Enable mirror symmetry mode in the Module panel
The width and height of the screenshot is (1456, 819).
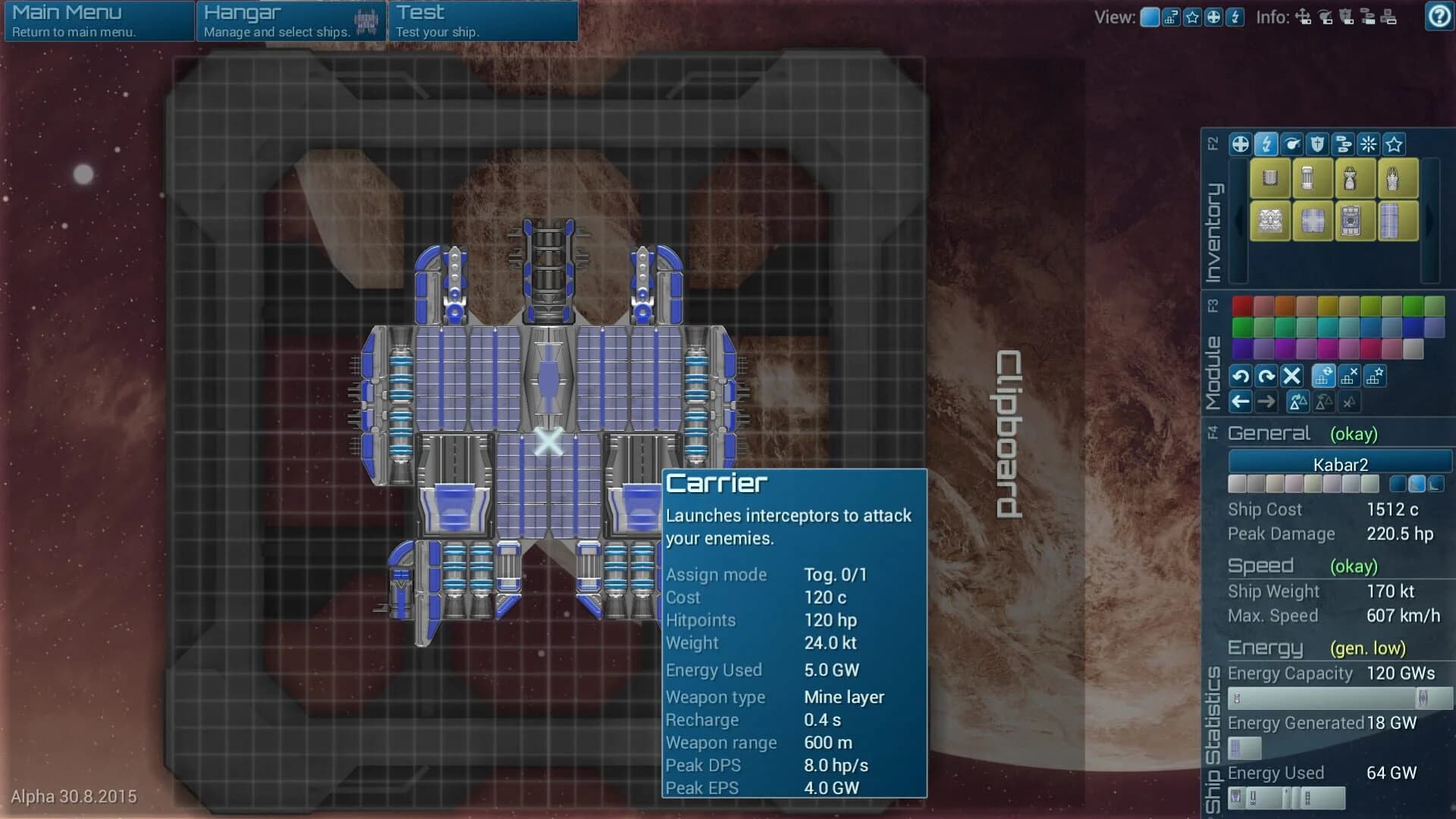click(x=1300, y=401)
